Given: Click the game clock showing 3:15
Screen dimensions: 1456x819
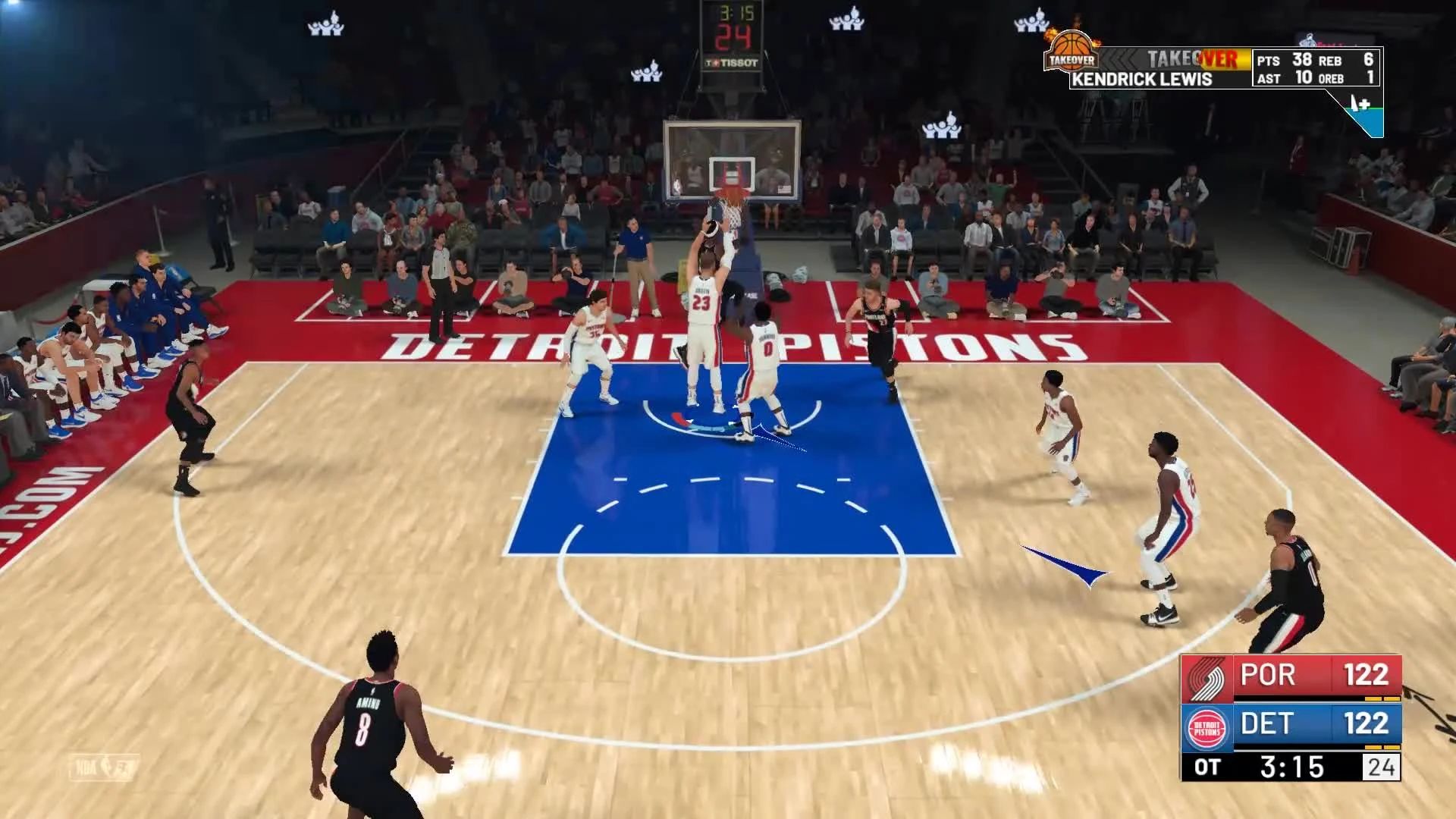Looking at the screenshot, I should 1293,769.
